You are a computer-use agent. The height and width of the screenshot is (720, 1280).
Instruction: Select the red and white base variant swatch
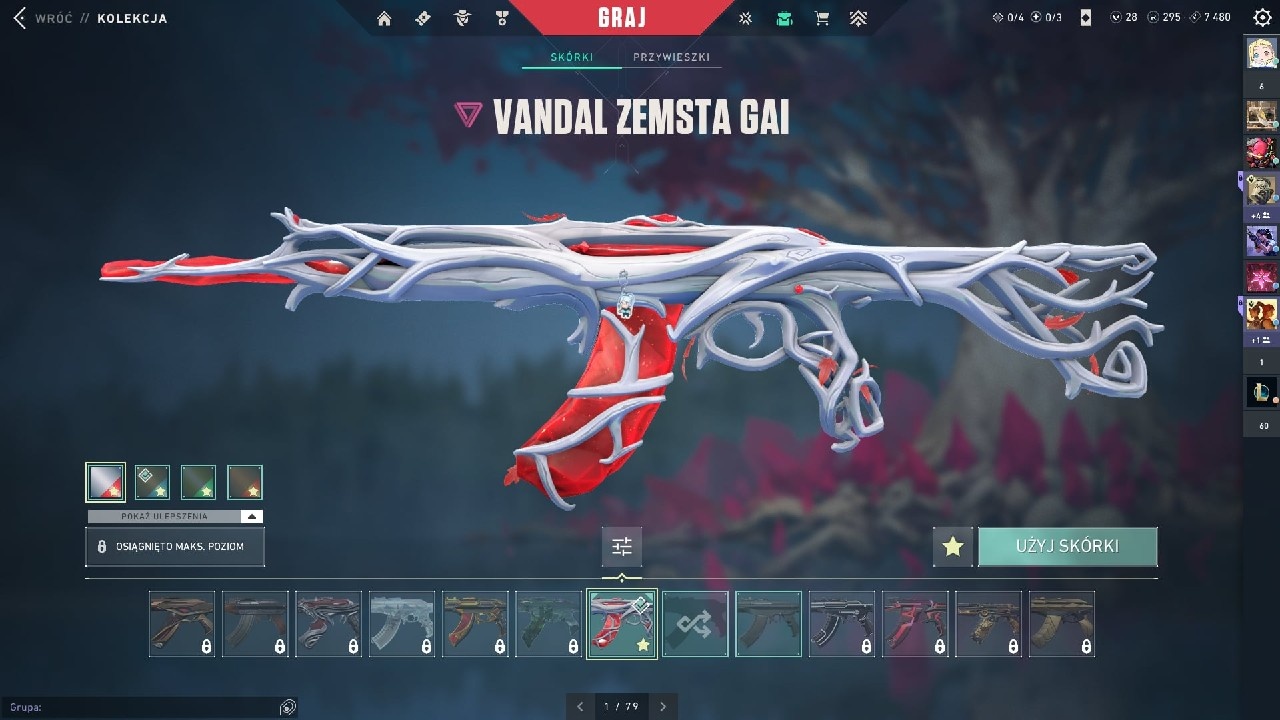tap(106, 482)
